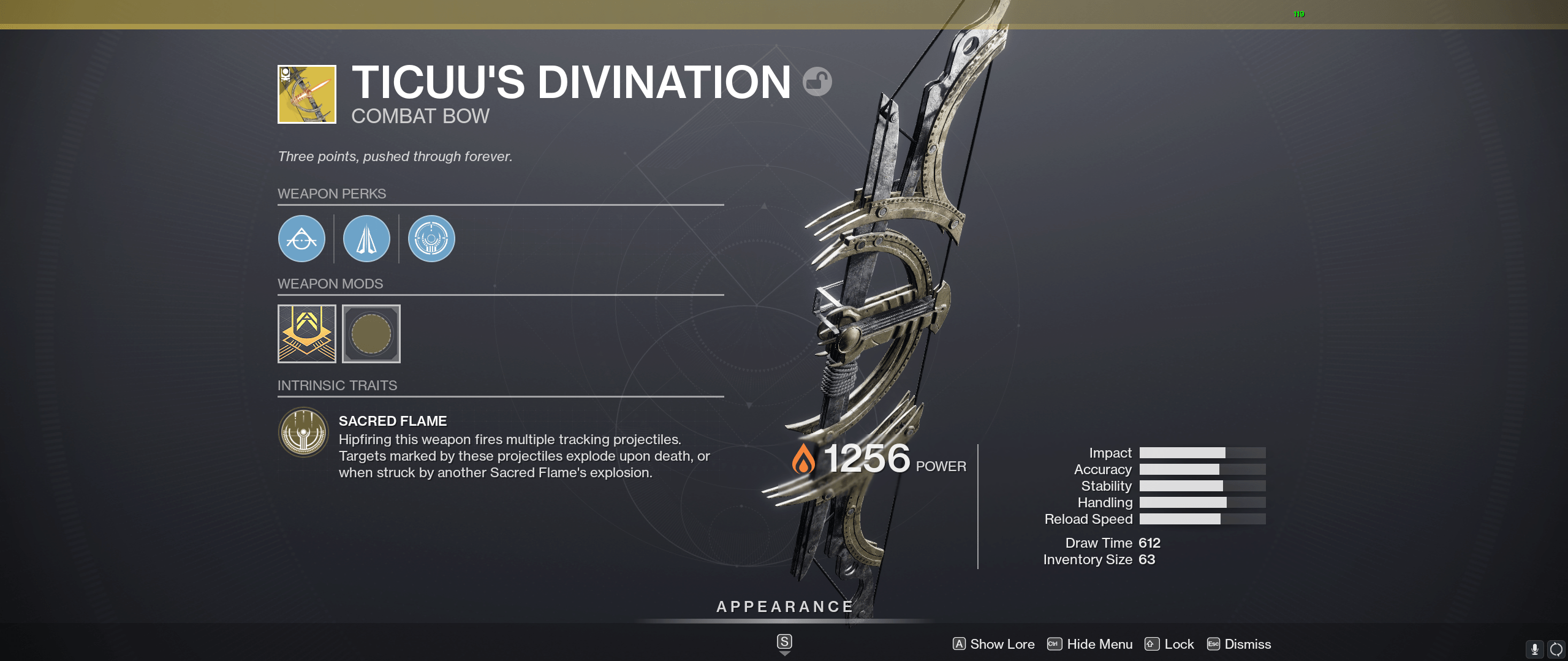Image resolution: width=1568 pixels, height=661 pixels.
Task: Click the Ticuu's Divination weapon thumbnail
Action: point(306,94)
